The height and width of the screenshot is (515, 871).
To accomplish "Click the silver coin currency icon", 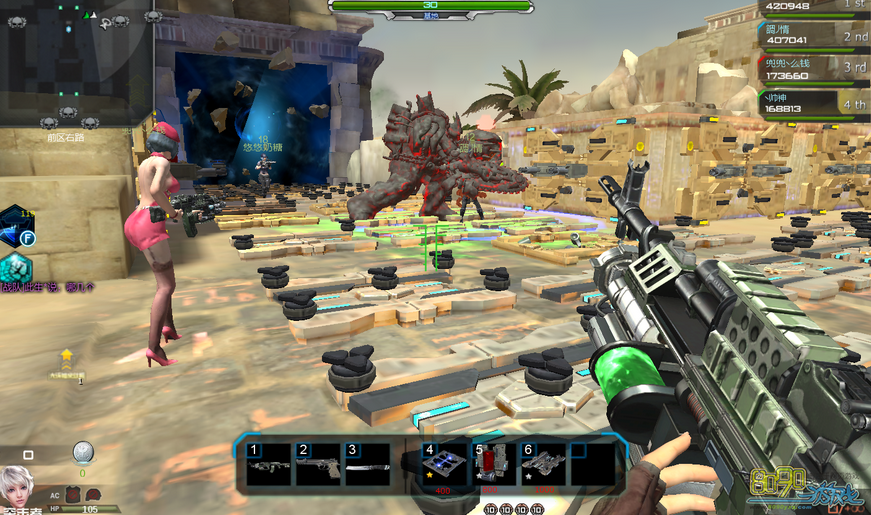I will tap(83, 452).
